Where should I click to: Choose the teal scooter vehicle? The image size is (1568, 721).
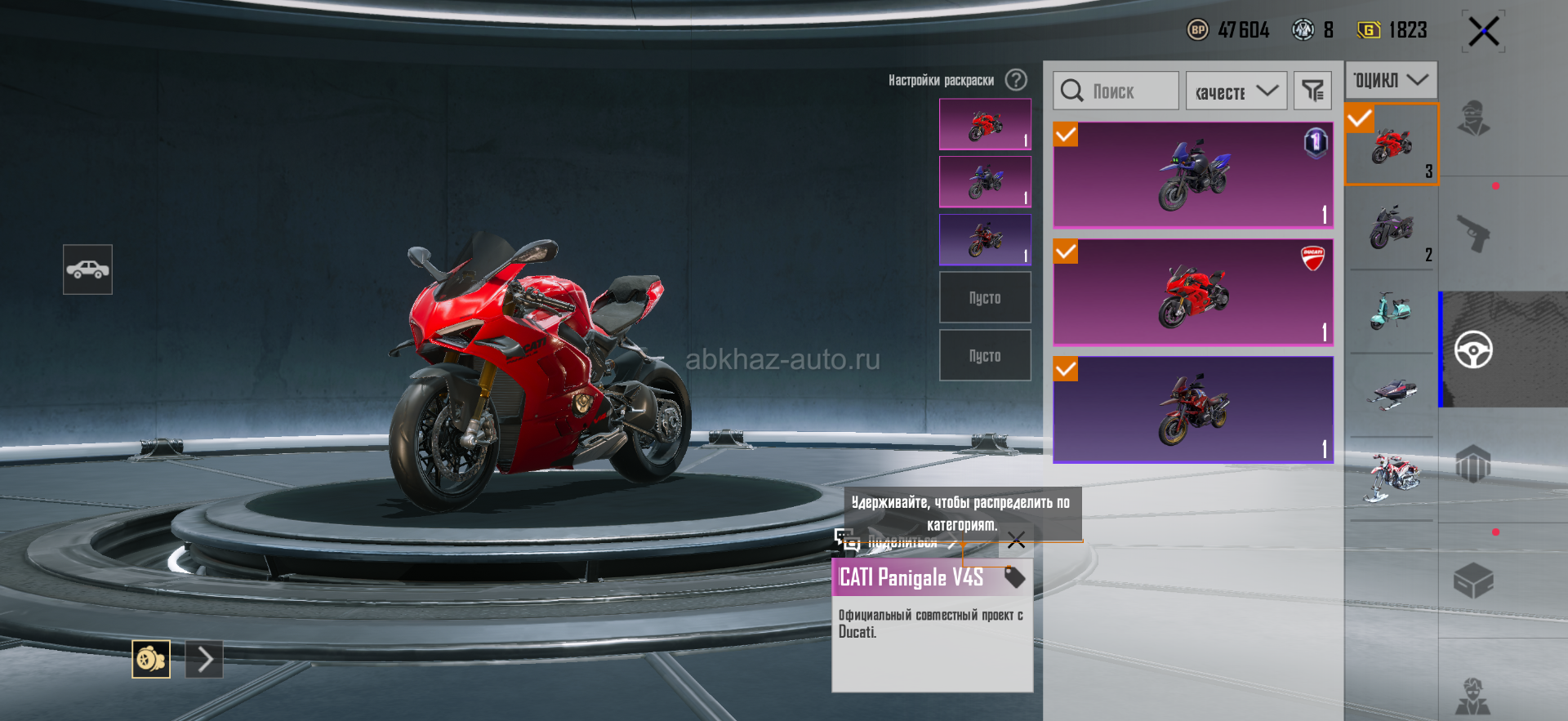1392,311
